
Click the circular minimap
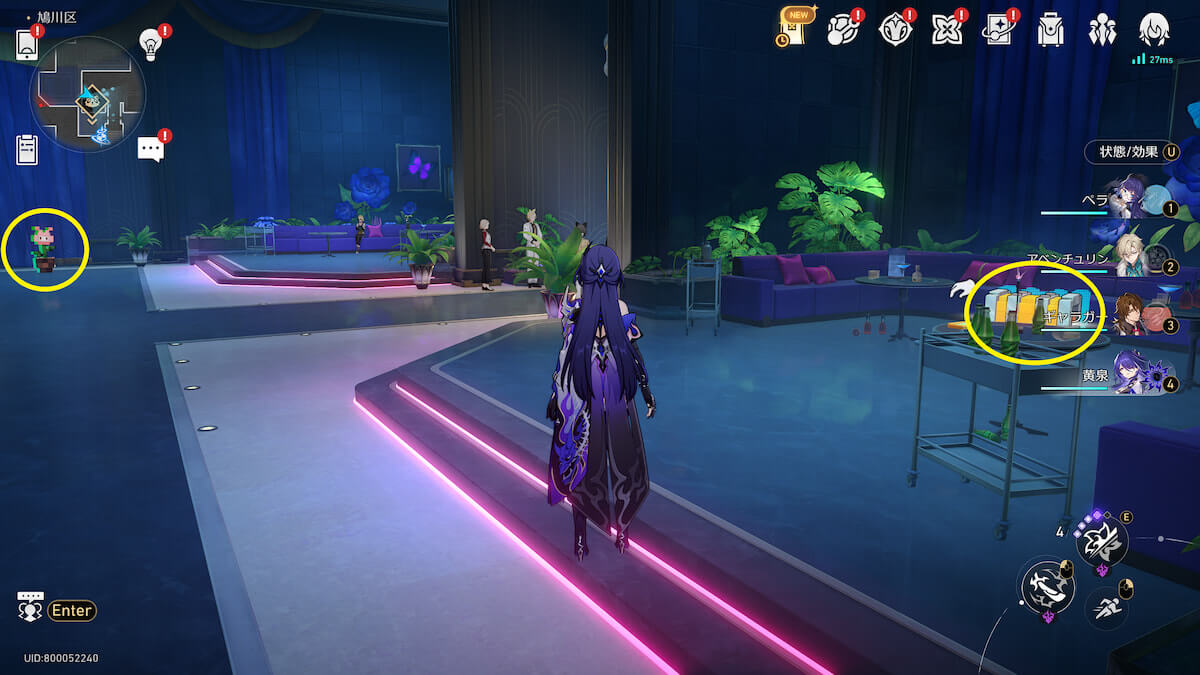point(88,96)
